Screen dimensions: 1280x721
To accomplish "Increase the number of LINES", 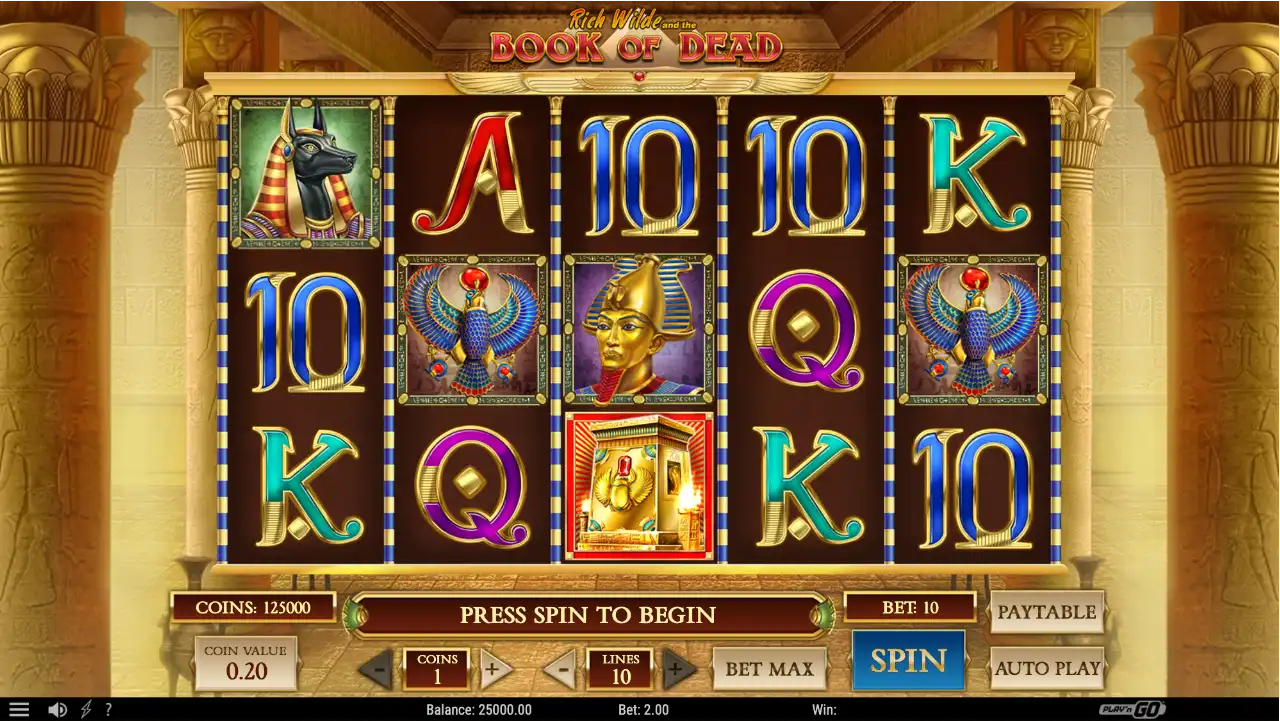I will pos(678,669).
